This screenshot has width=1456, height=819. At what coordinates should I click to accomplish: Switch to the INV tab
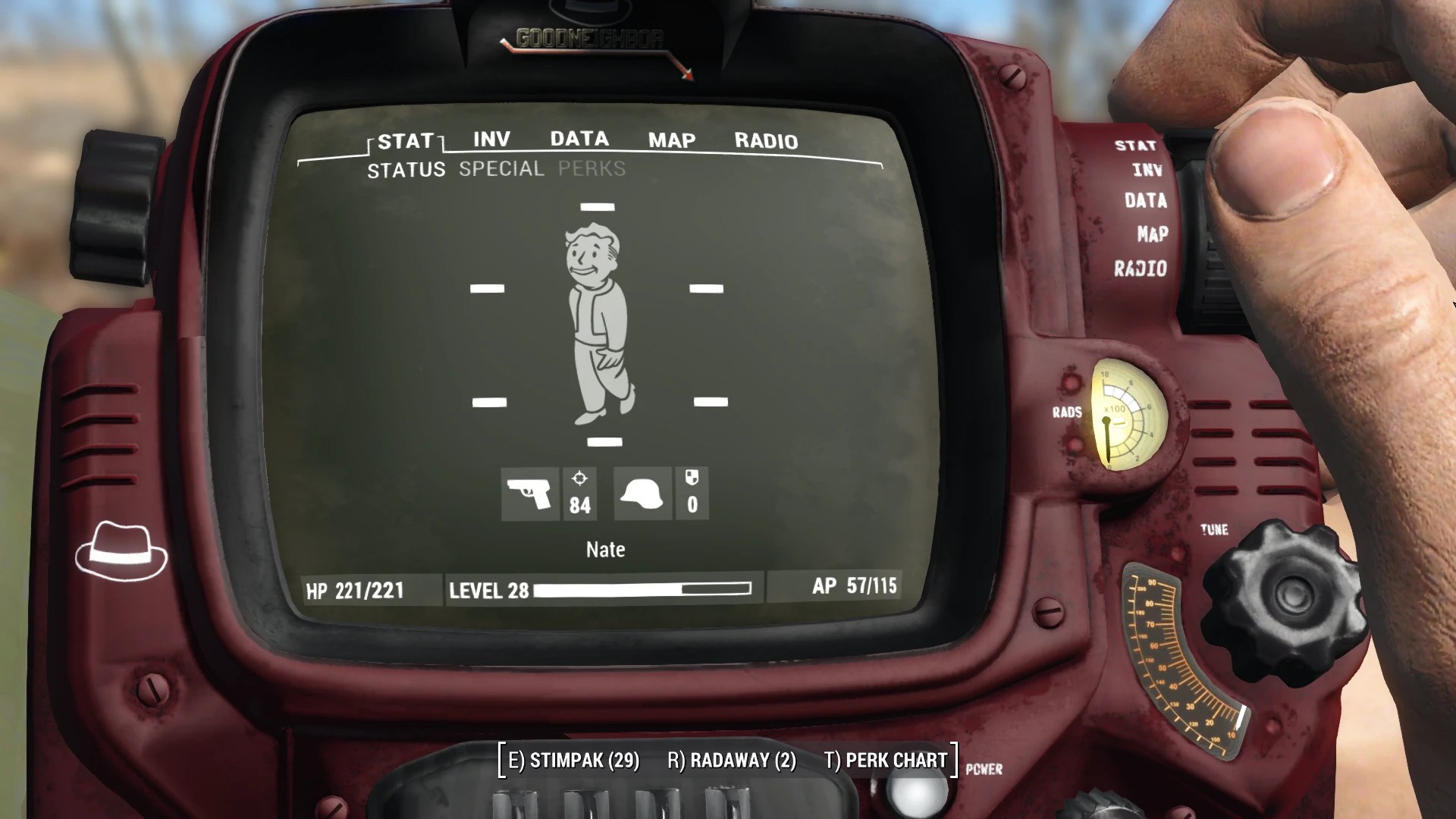pyautogui.click(x=489, y=139)
